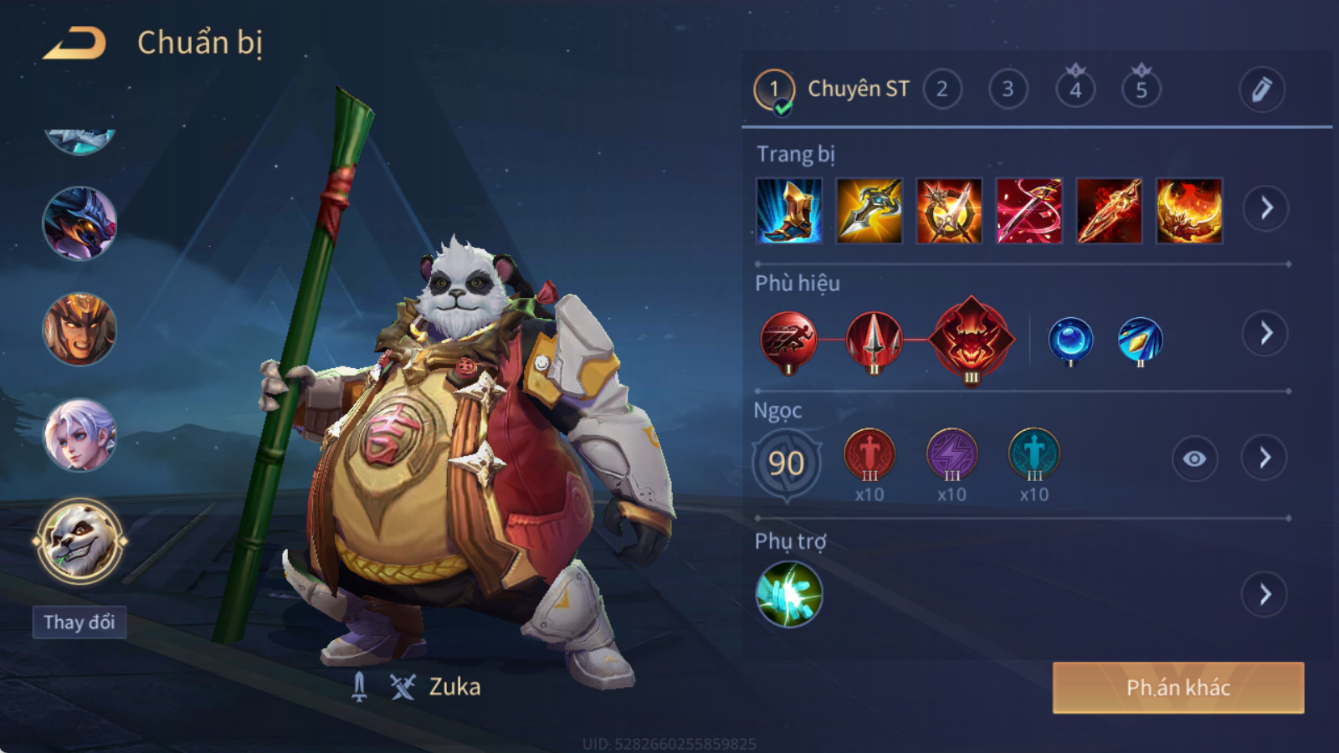Viewport: 1339px width, 753px height.
Task: Expand the Trang bị equipment section arrow
Action: click(1266, 209)
